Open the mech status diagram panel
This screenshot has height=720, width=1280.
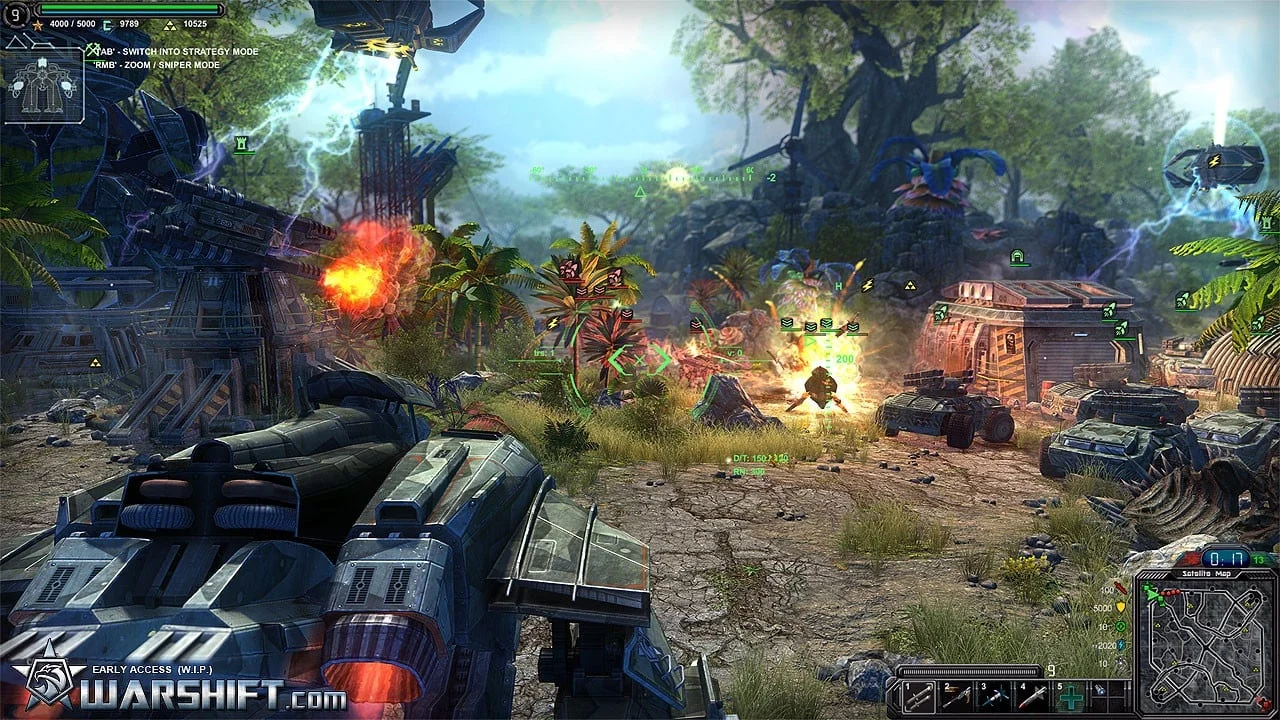click(43, 87)
